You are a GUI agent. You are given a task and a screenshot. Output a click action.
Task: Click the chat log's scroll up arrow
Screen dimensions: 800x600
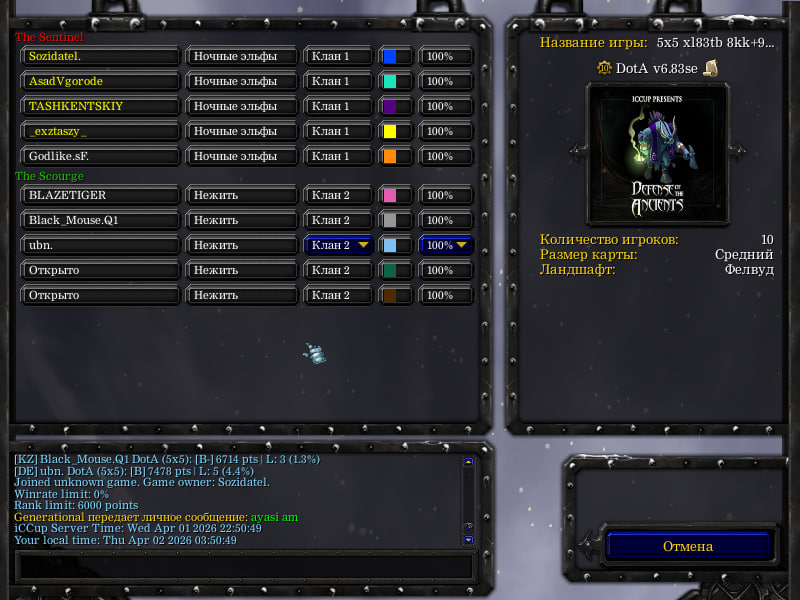pos(468,463)
